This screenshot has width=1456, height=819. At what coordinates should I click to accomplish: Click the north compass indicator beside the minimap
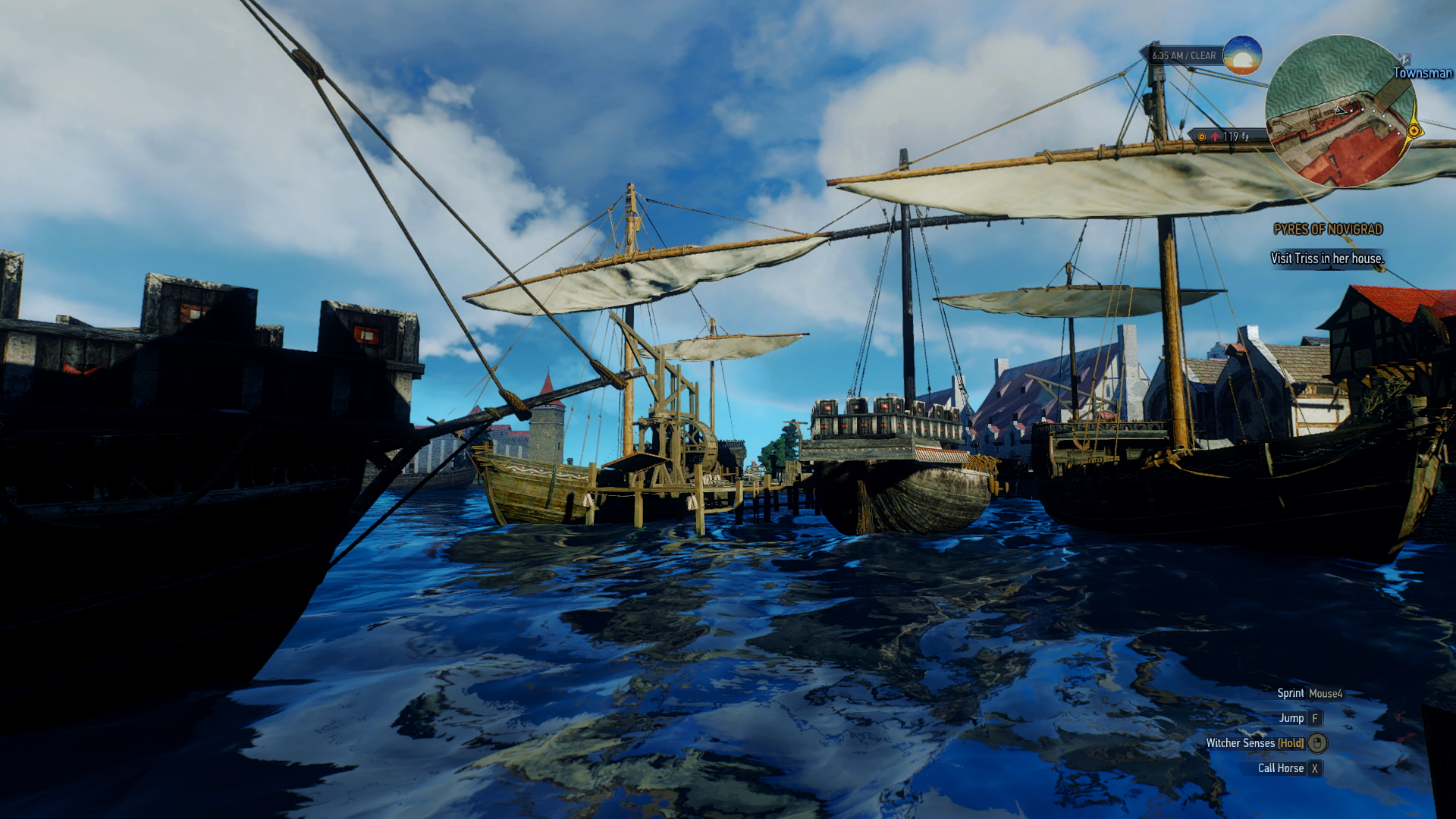click(x=1404, y=58)
